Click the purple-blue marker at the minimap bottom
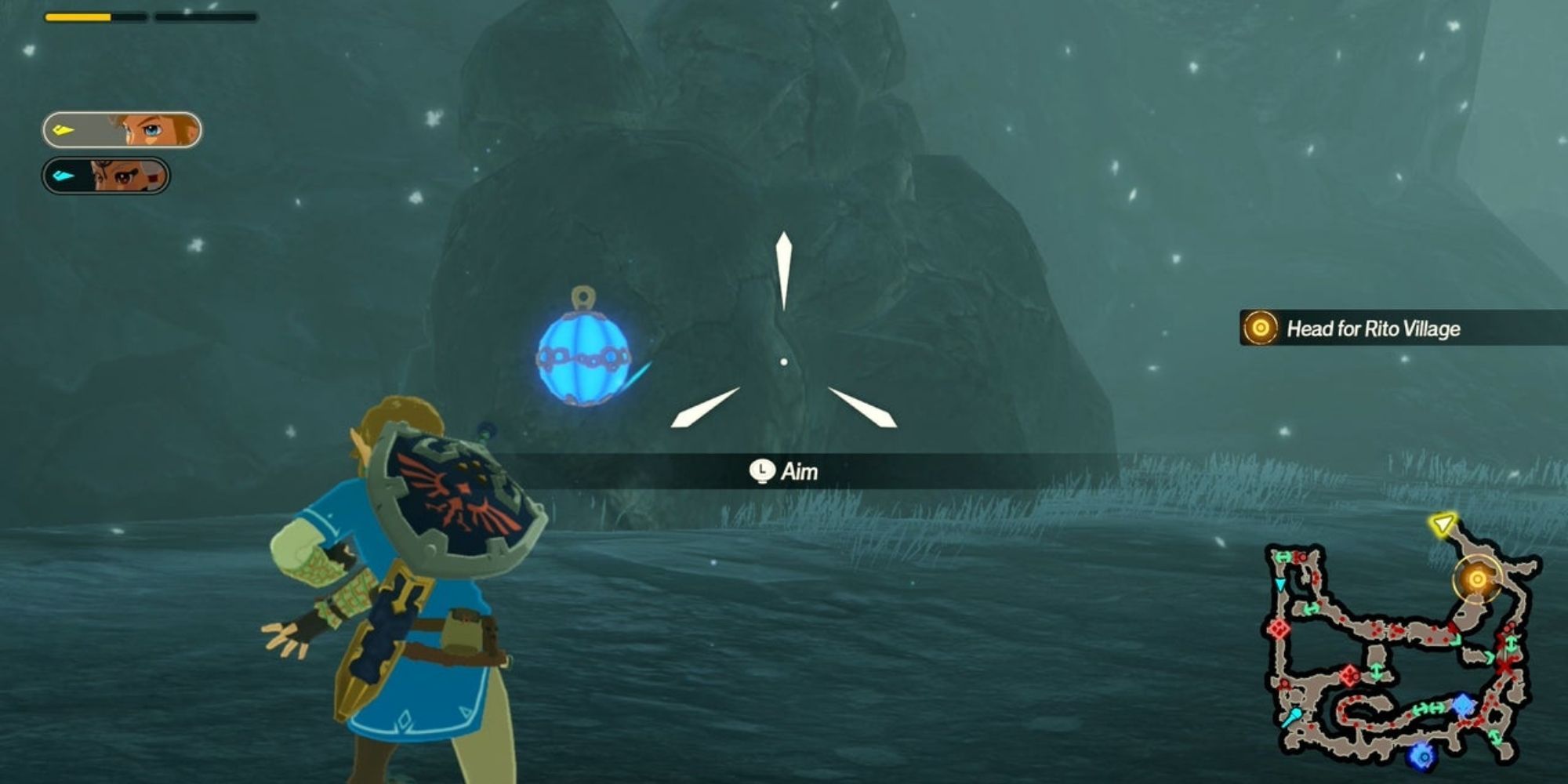 pyautogui.click(x=1421, y=756)
